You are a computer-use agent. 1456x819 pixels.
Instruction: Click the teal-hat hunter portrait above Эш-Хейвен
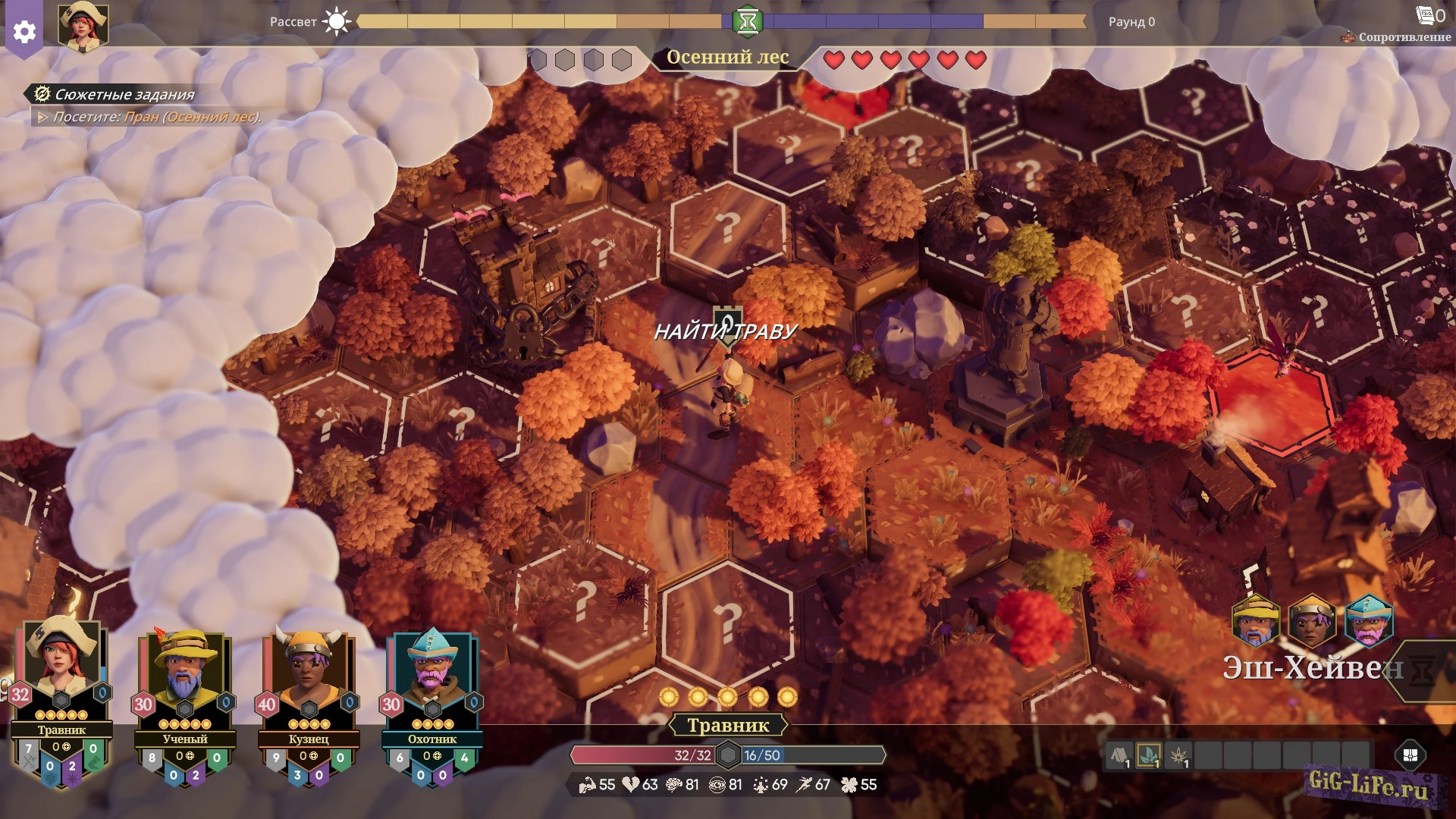(1369, 620)
